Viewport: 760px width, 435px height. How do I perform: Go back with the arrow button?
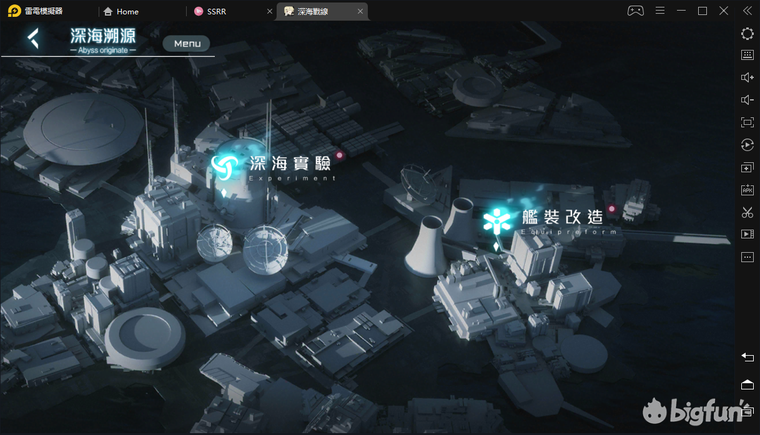click(34, 40)
